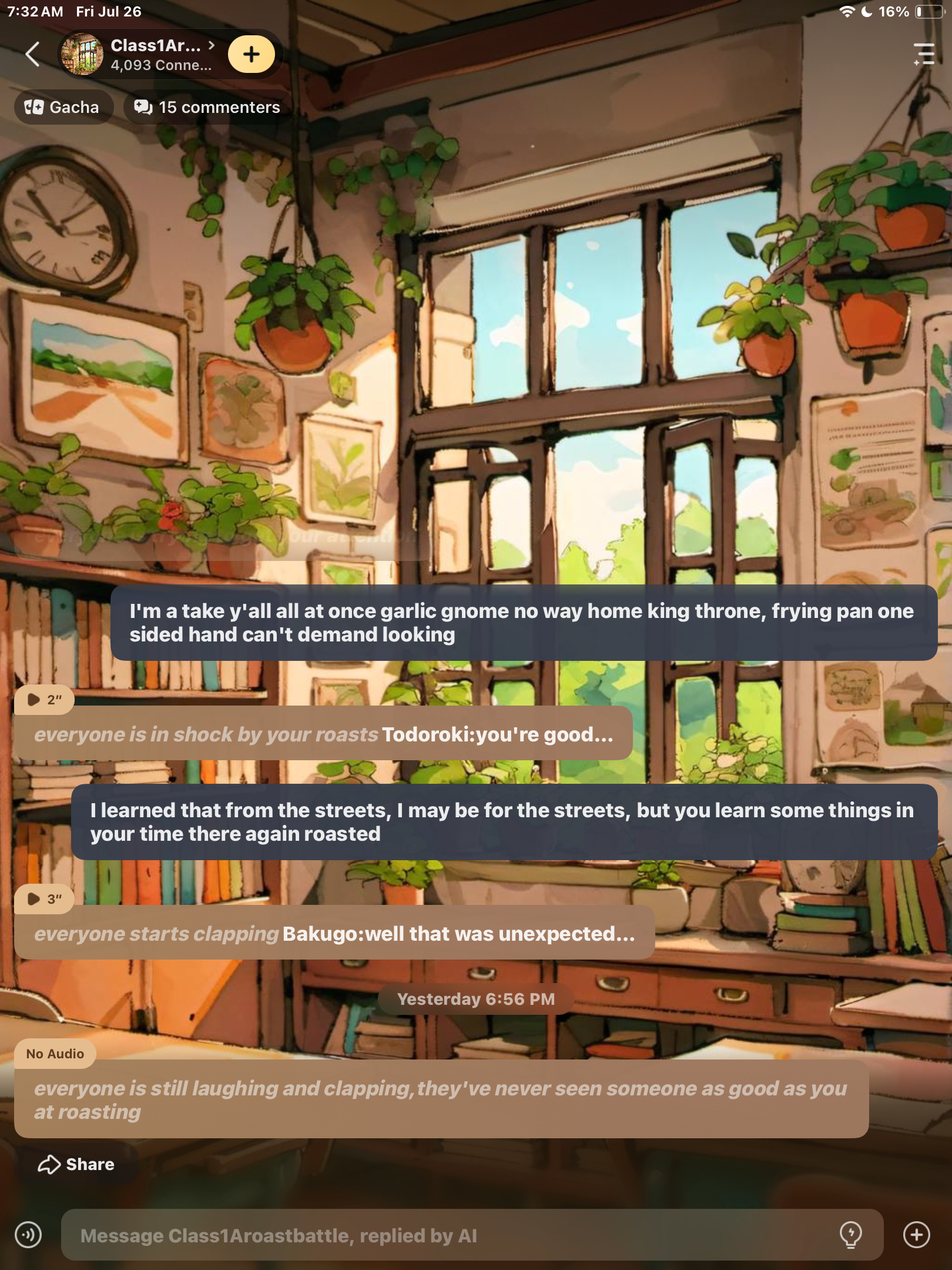This screenshot has height=1270, width=952.
Task: Tap the yellow plus connect button
Action: pos(252,54)
